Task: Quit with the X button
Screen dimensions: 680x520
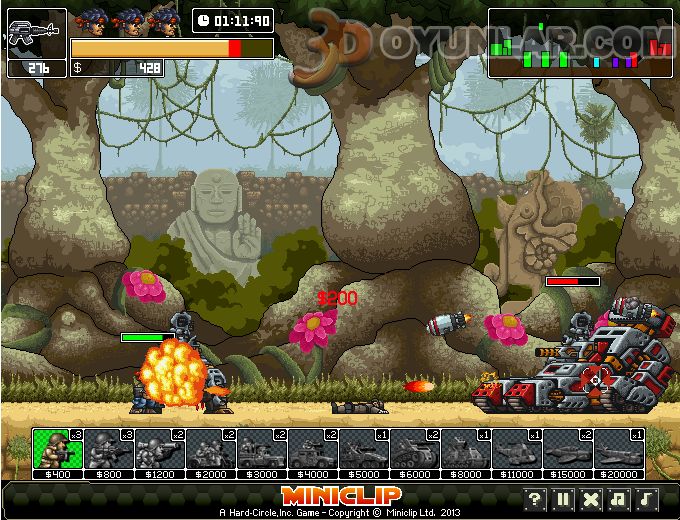Action: pos(591,499)
